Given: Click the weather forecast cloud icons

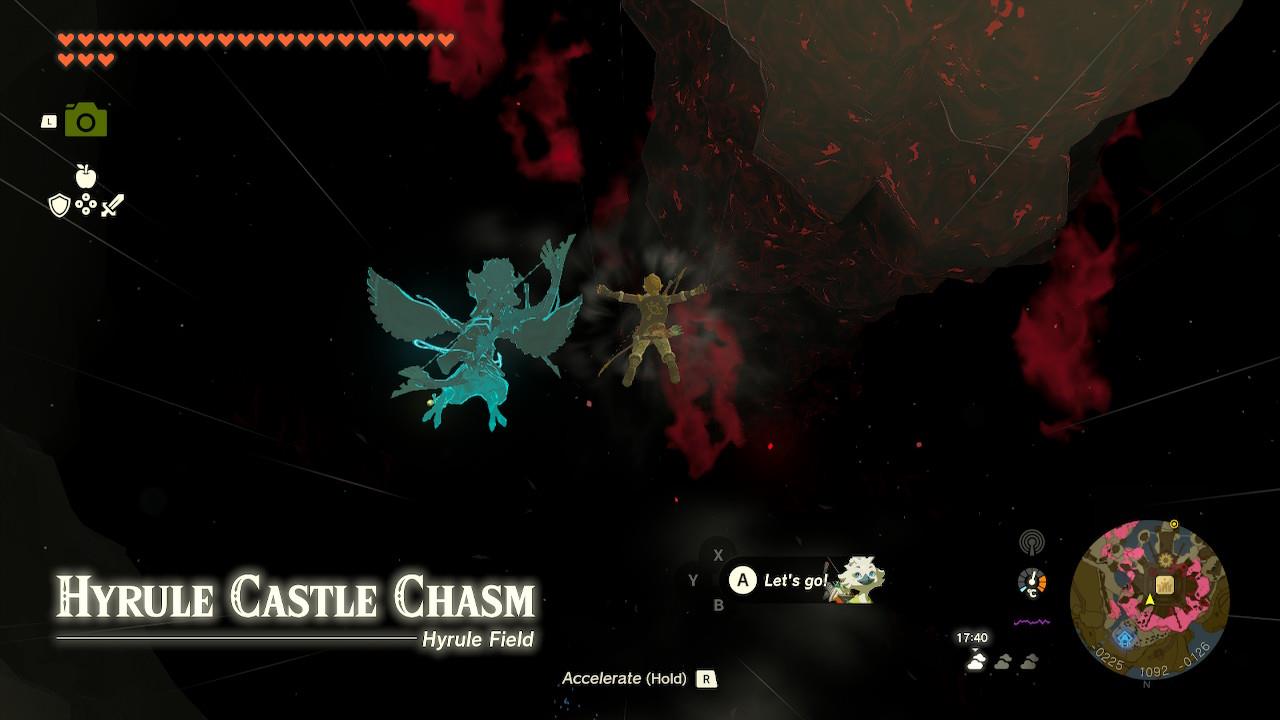Looking at the screenshot, I should (x=1002, y=661).
